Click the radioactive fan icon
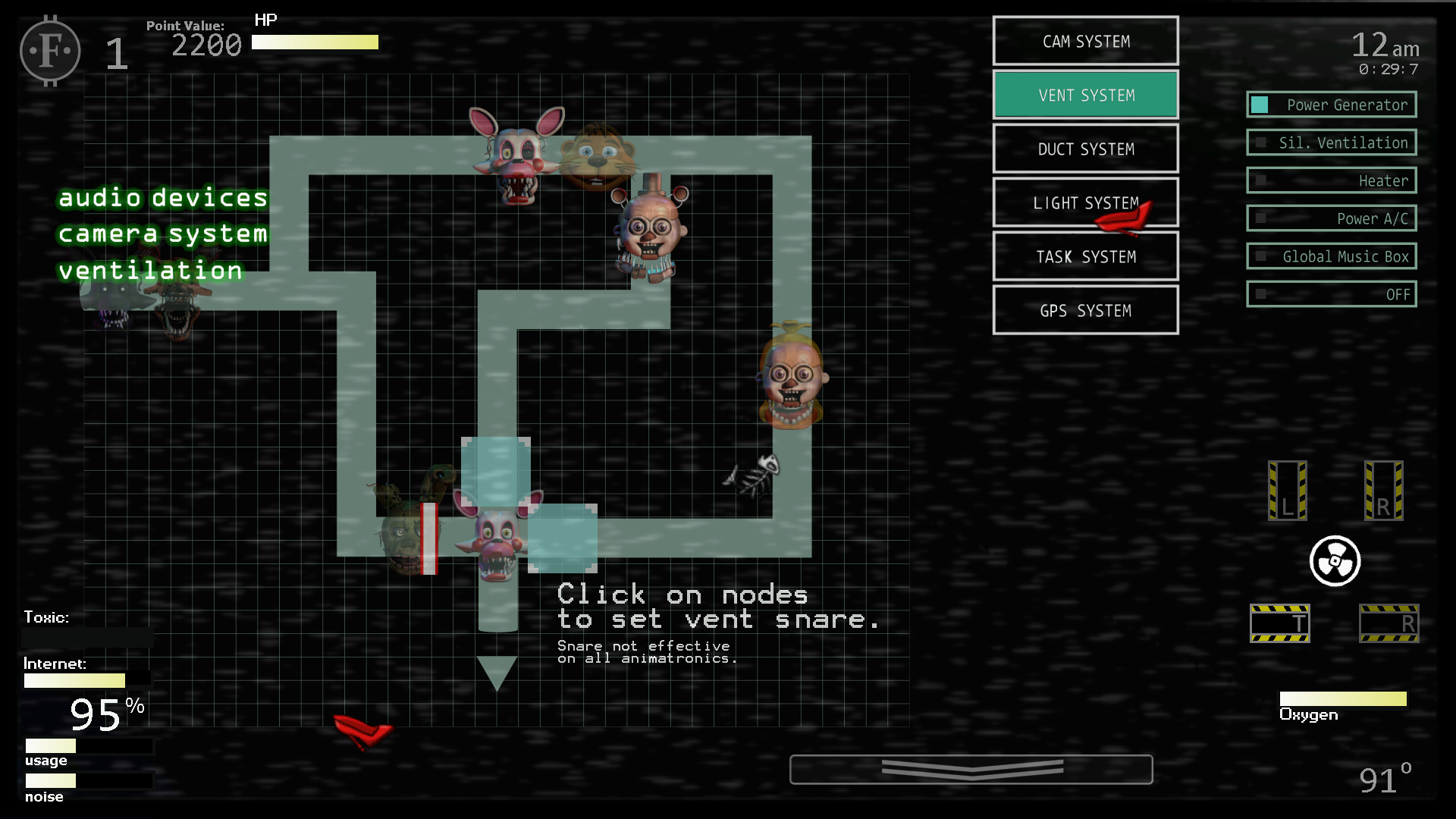The height and width of the screenshot is (819, 1456). [x=1335, y=561]
